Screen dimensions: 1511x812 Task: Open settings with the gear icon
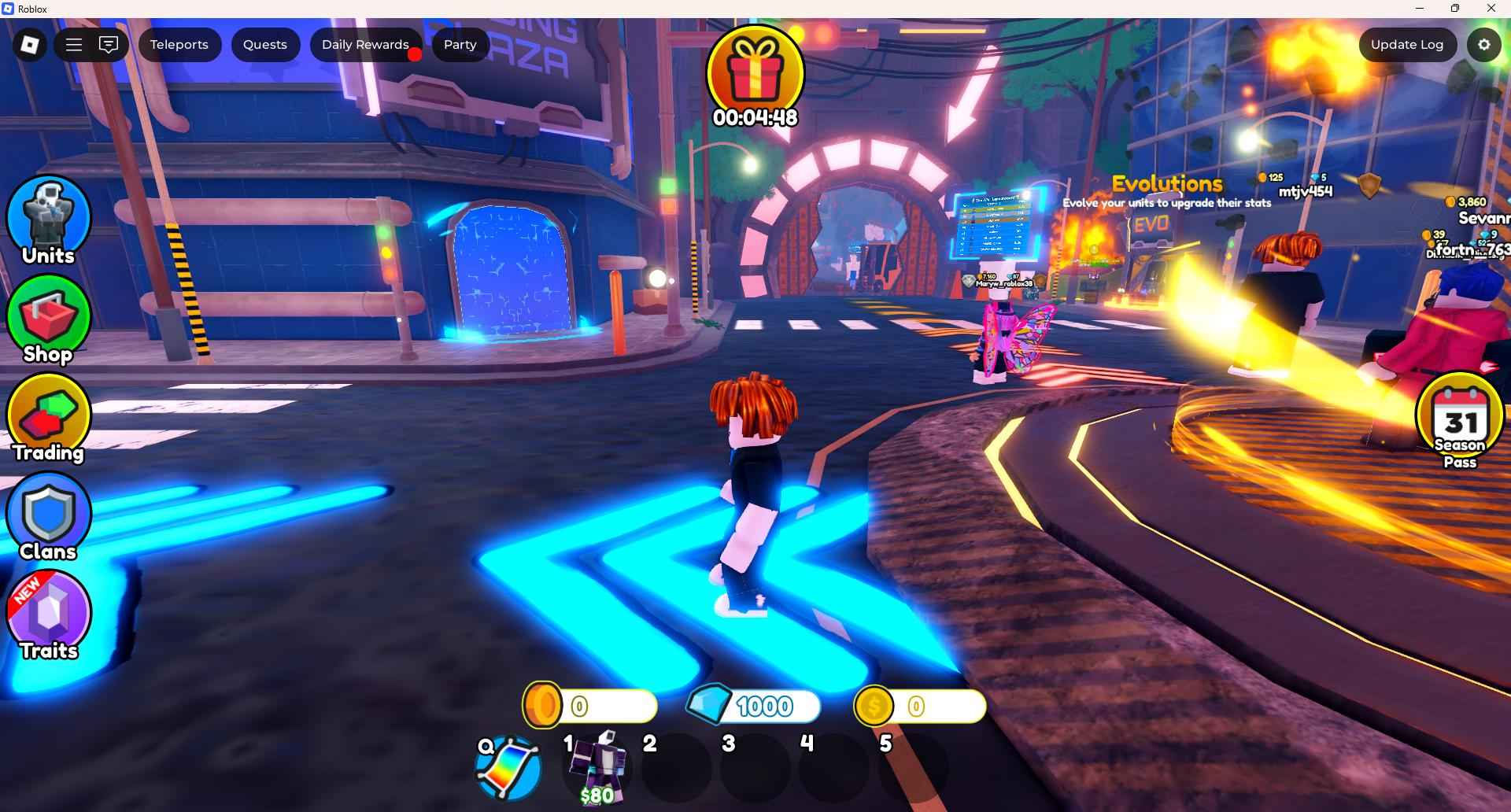[1483, 45]
